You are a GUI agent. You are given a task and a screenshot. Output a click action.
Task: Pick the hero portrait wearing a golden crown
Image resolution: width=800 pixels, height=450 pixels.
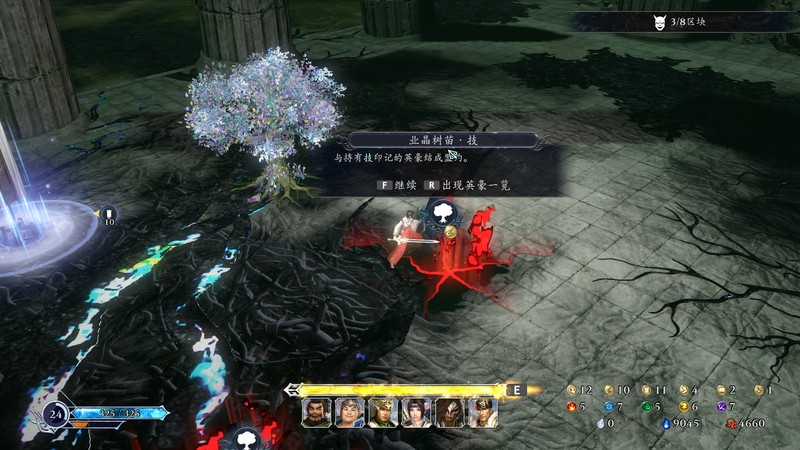pyautogui.click(x=383, y=412)
